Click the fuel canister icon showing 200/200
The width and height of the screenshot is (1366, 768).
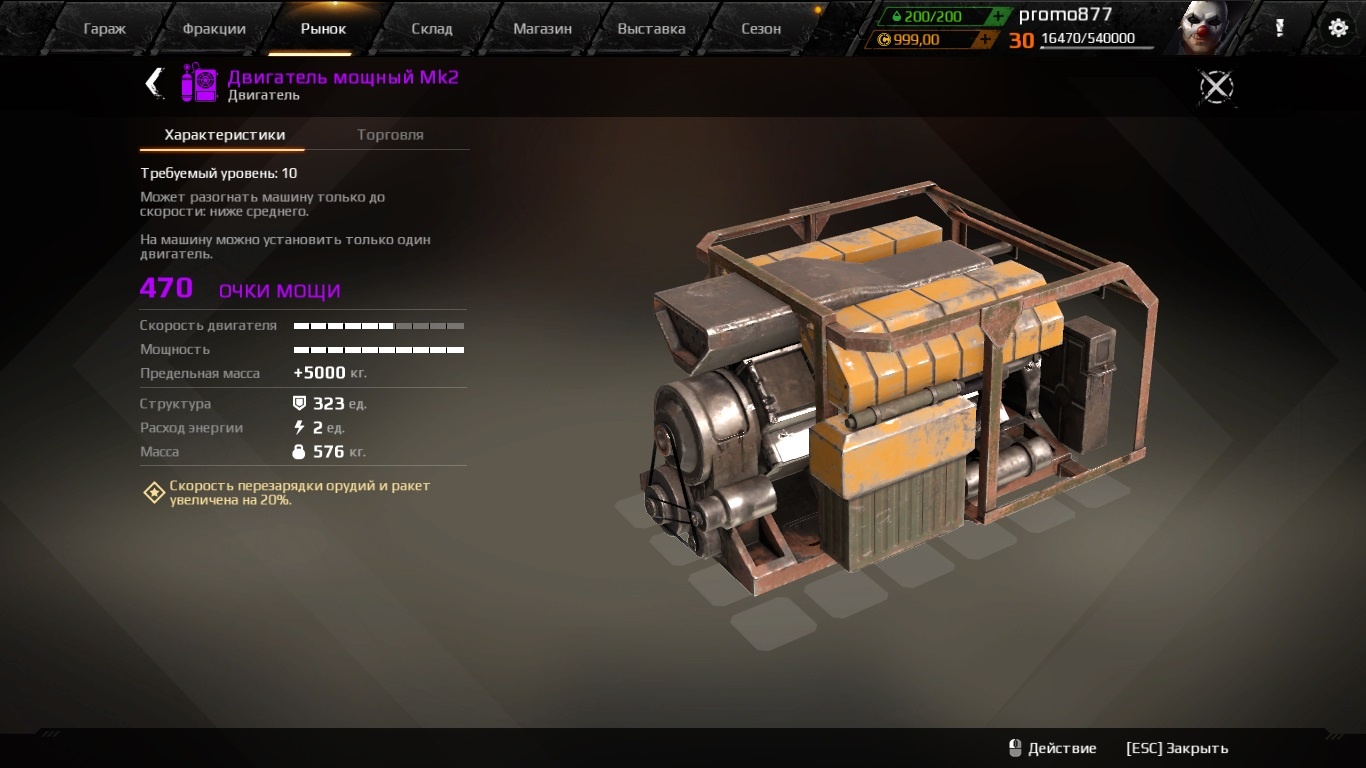[896, 15]
